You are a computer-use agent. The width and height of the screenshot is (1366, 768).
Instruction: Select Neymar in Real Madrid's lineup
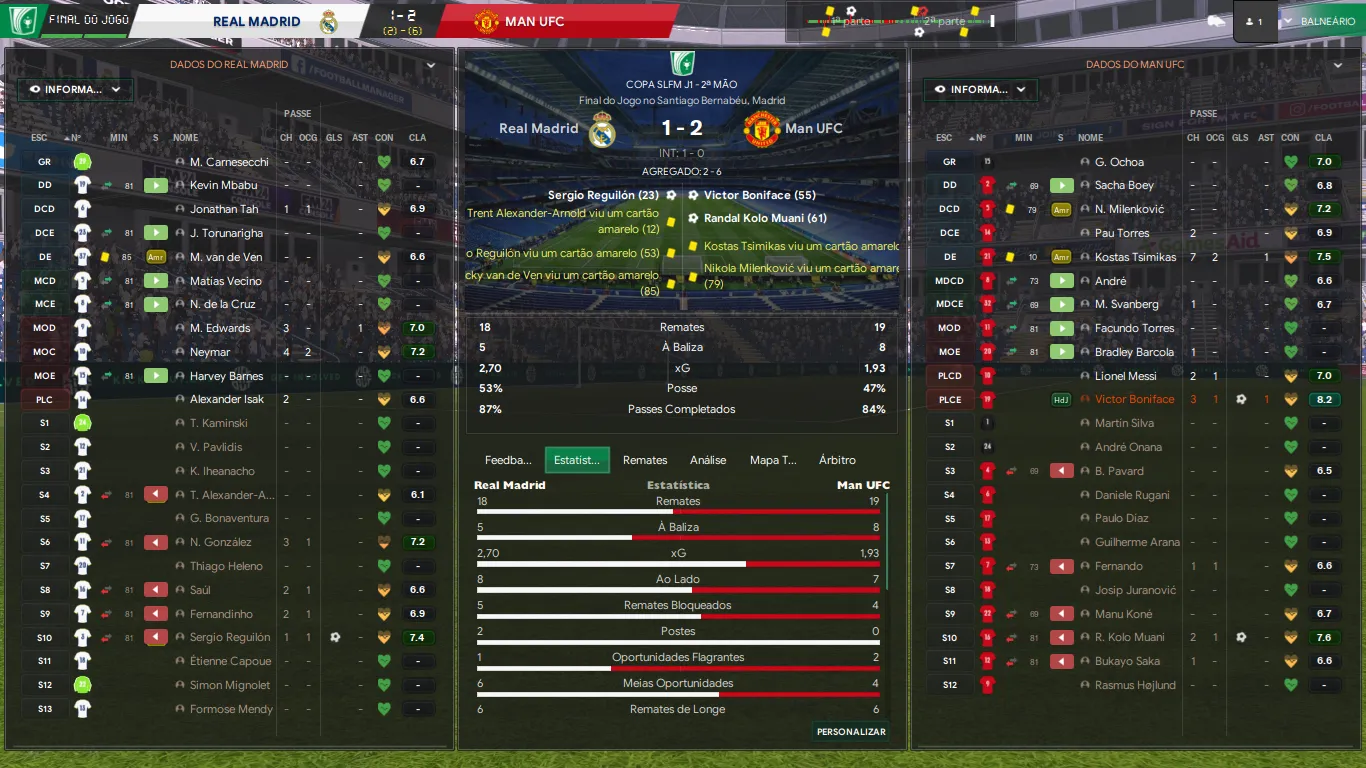click(210, 352)
